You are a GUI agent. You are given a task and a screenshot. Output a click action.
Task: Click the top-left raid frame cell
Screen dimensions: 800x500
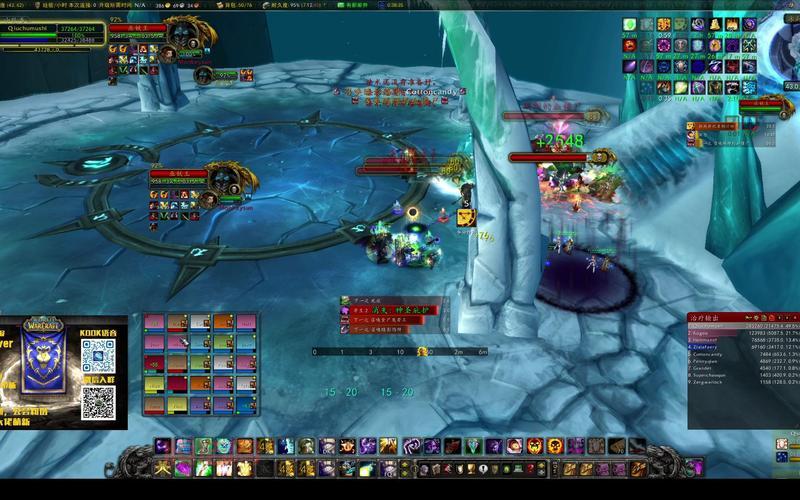[x=154, y=323]
